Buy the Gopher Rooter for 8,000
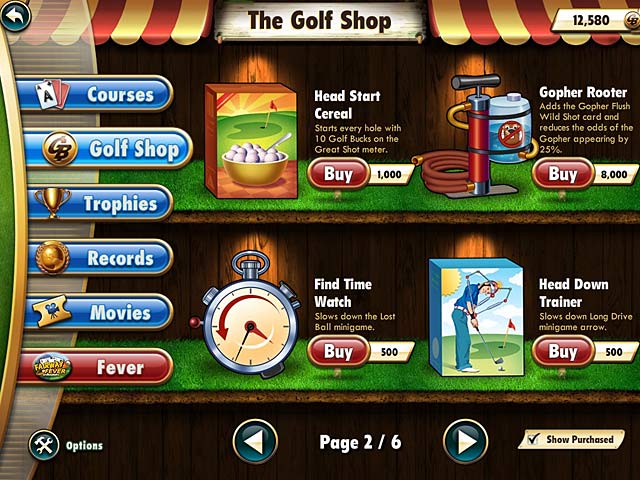The height and width of the screenshot is (480, 640). 562,174
